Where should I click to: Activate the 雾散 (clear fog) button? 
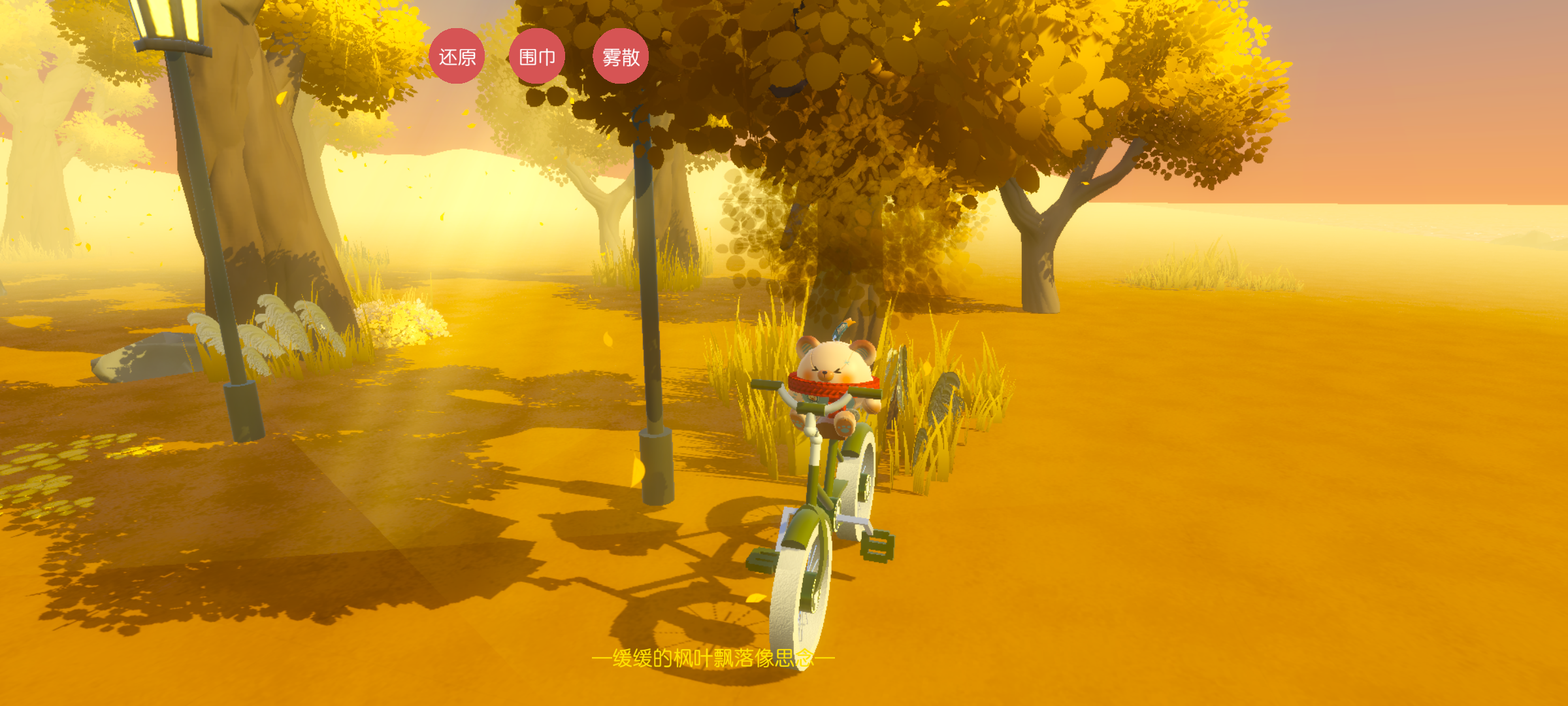coord(621,56)
